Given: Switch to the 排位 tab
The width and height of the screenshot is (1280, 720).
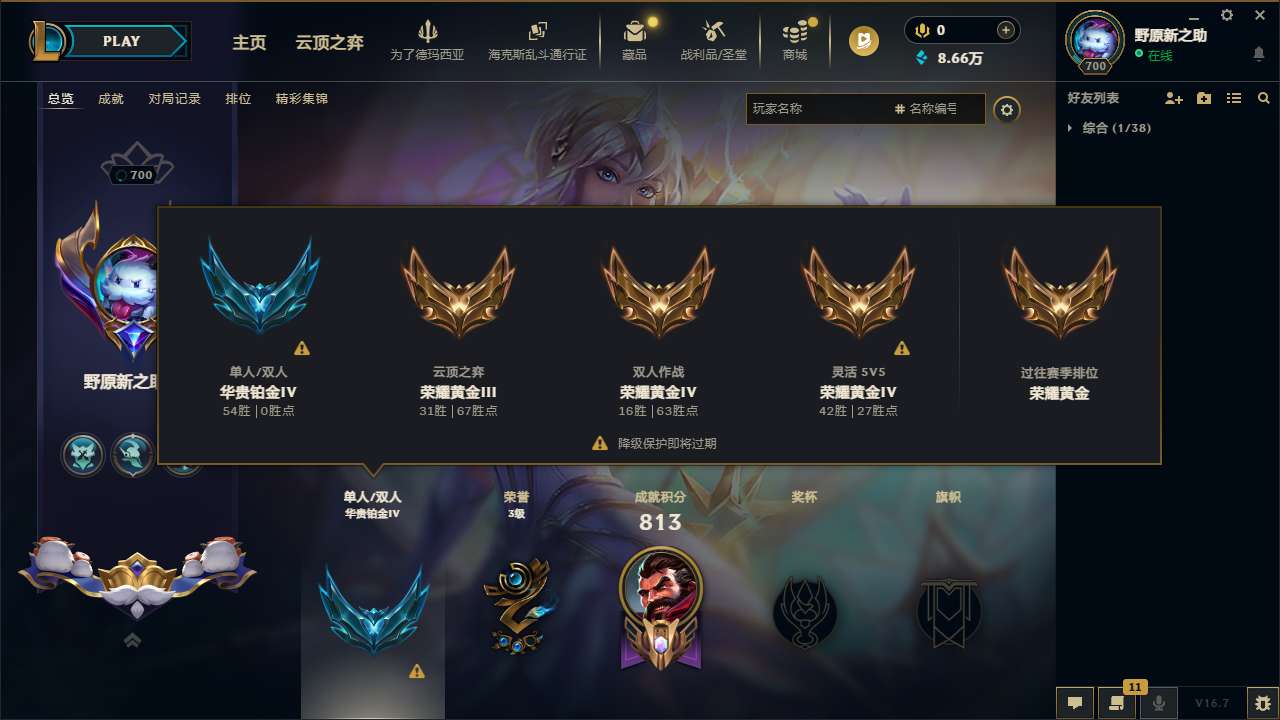Looking at the screenshot, I should click(238, 98).
